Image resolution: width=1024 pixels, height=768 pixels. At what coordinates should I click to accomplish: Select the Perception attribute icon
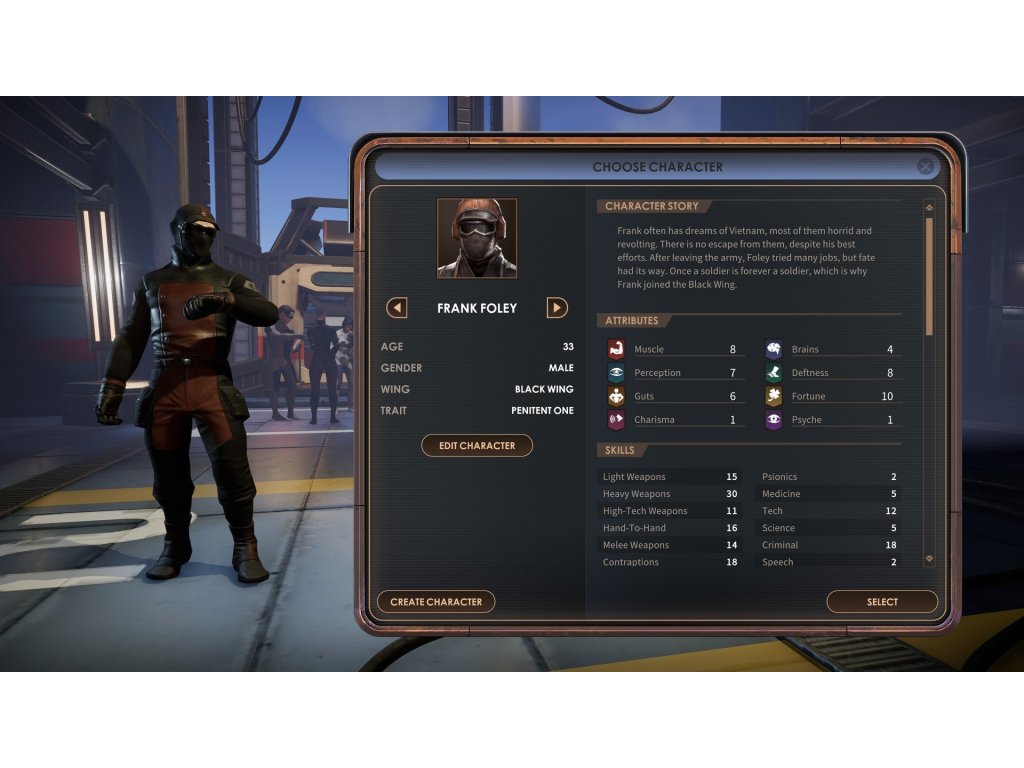click(x=616, y=373)
